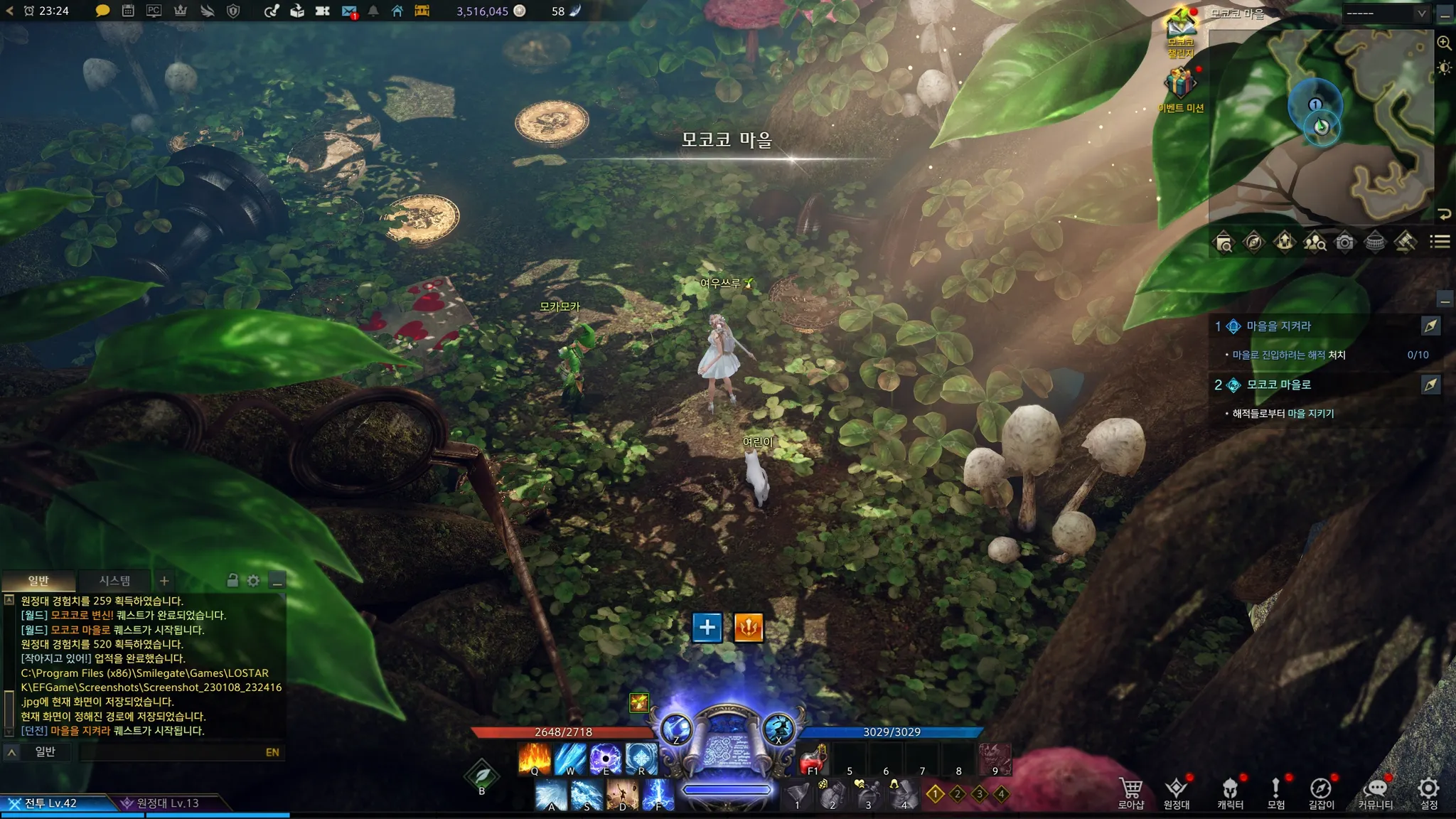This screenshot has width=1456, height=819.
Task: Activate the fire skill on Q
Action: coord(535,759)
